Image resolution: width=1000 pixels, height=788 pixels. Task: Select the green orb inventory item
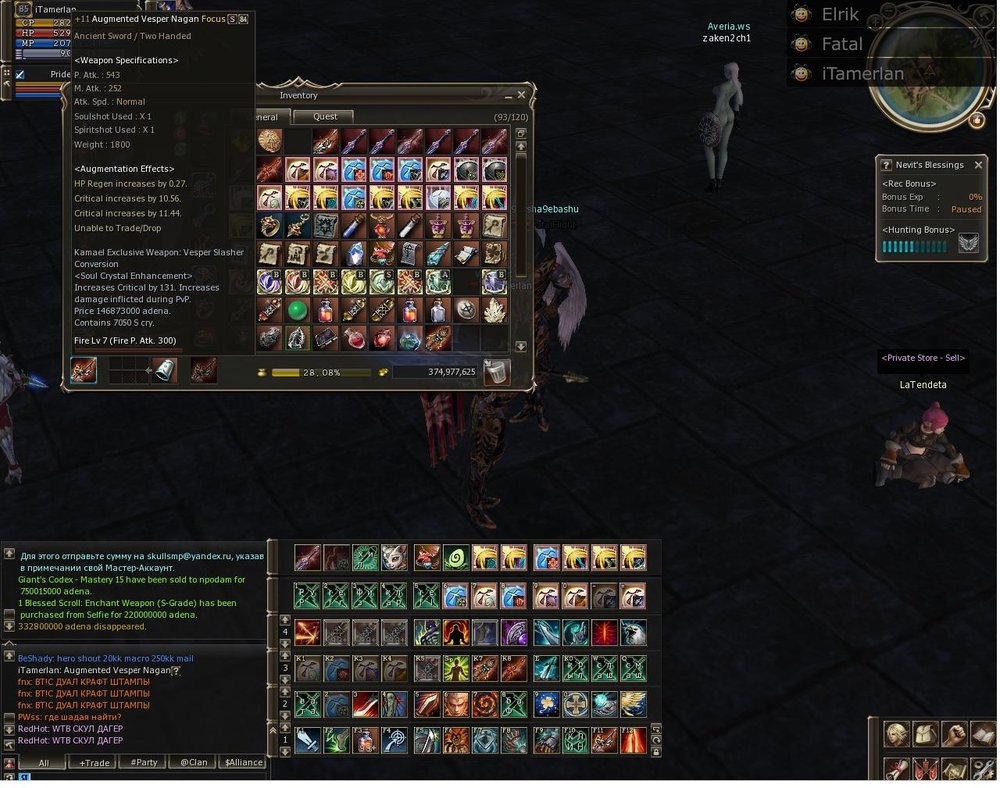pyautogui.click(x=297, y=310)
